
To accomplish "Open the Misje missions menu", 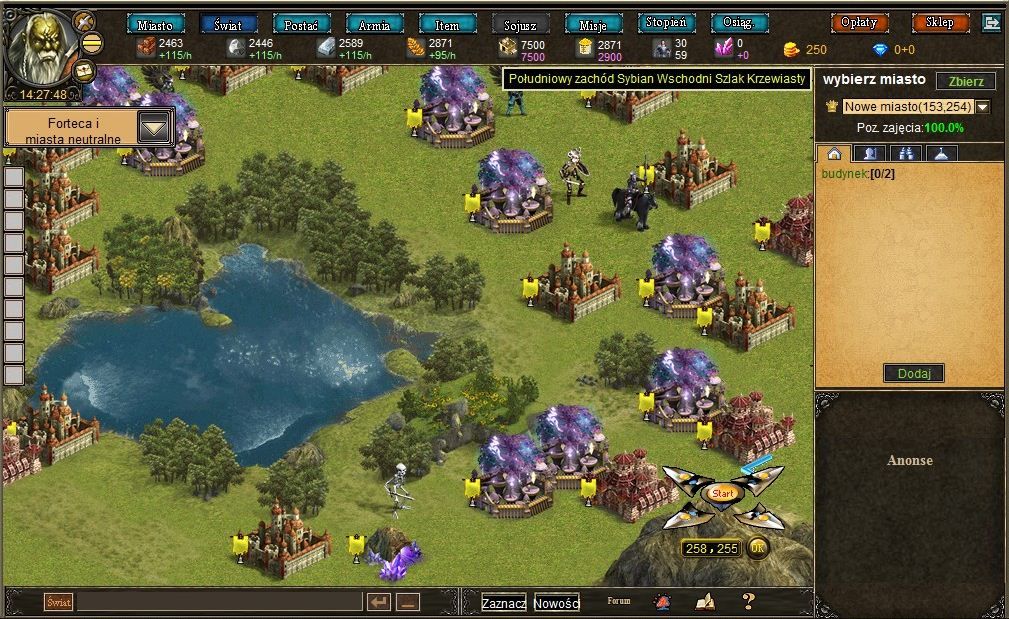I will [x=593, y=24].
